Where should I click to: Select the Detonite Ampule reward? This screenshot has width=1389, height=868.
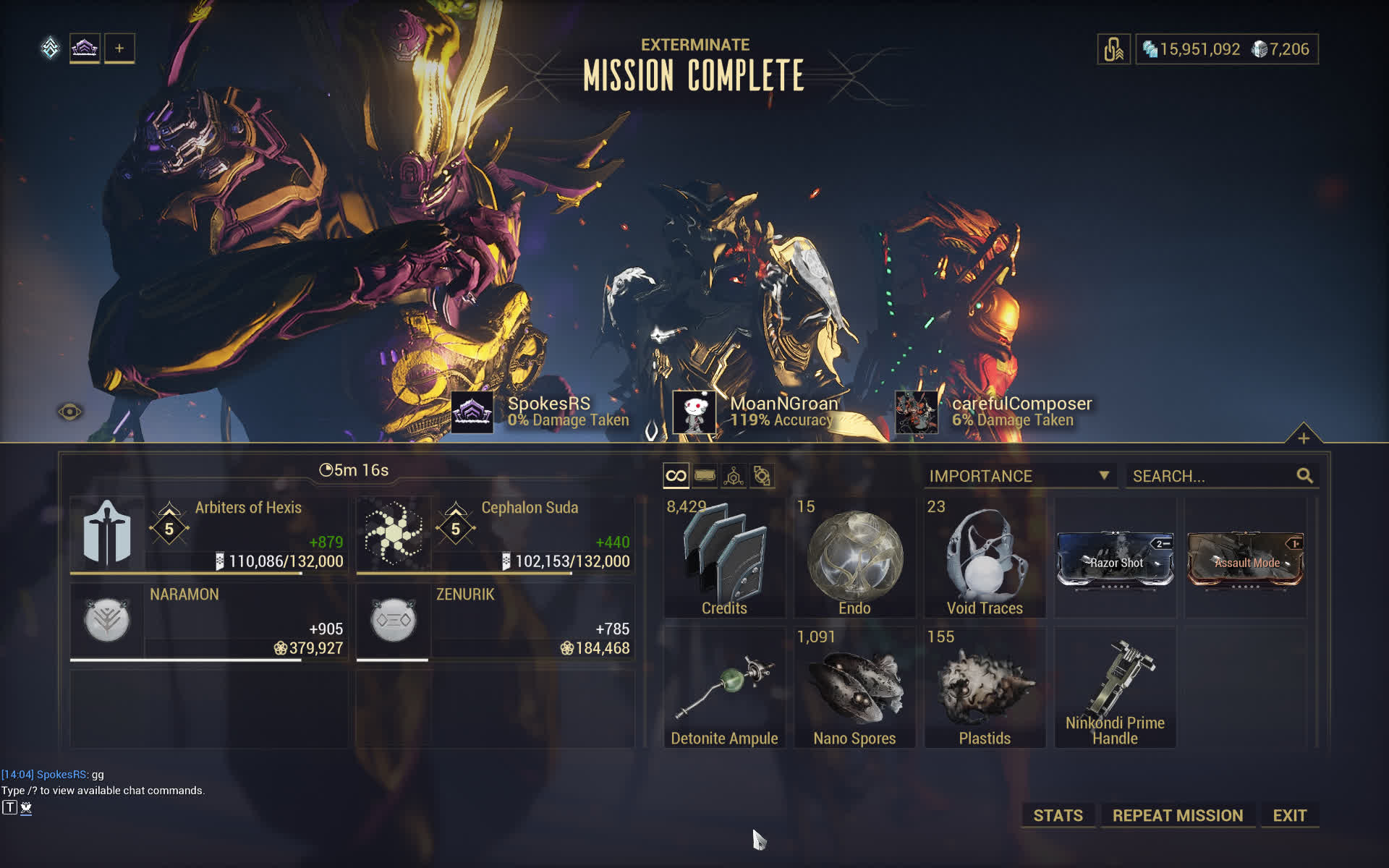tap(724, 687)
